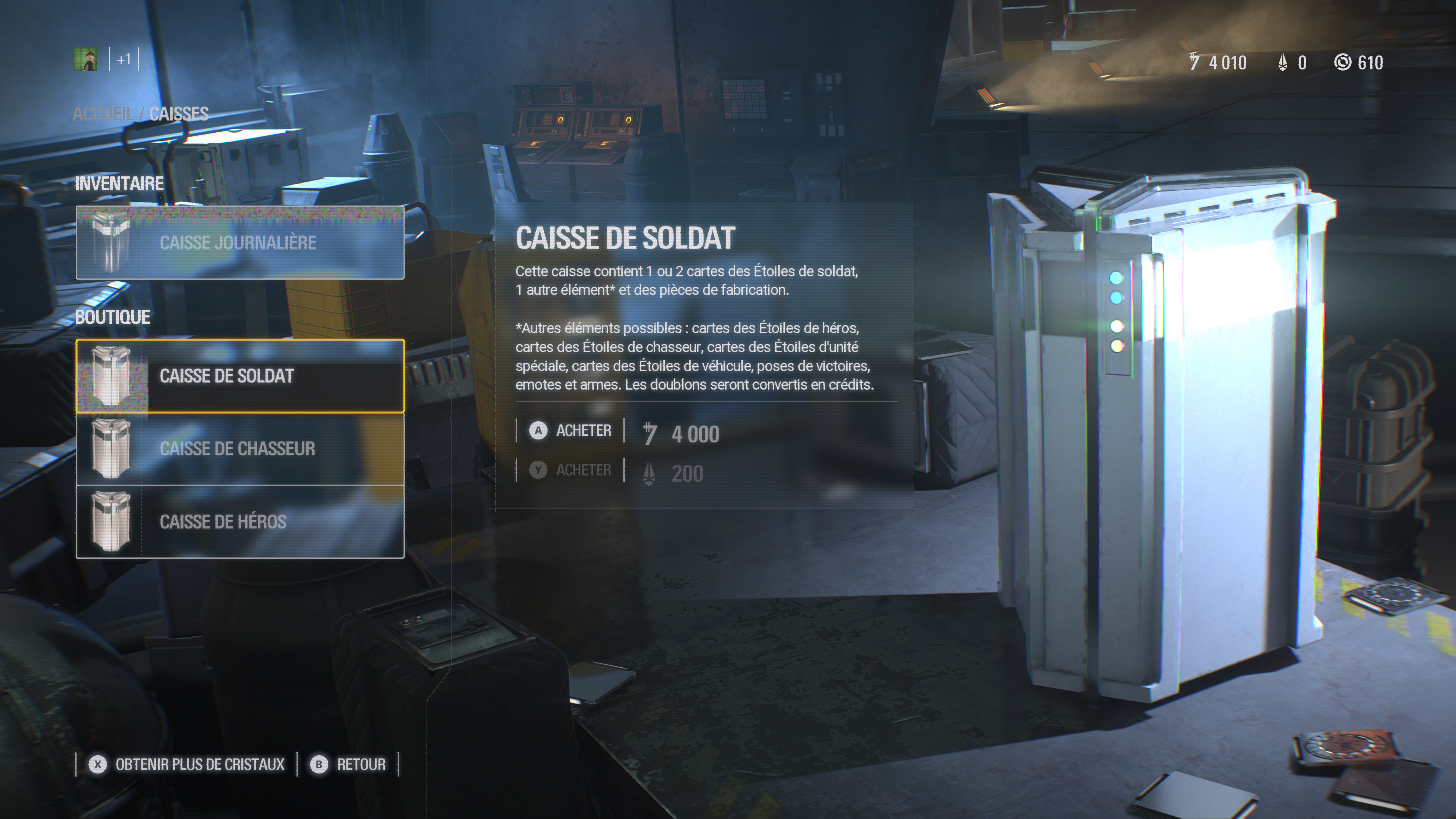Return to Accueil via the breadcrumb
Image resolution: width=1456 pixels, height=819 pixels.
[x=103, y=114]
